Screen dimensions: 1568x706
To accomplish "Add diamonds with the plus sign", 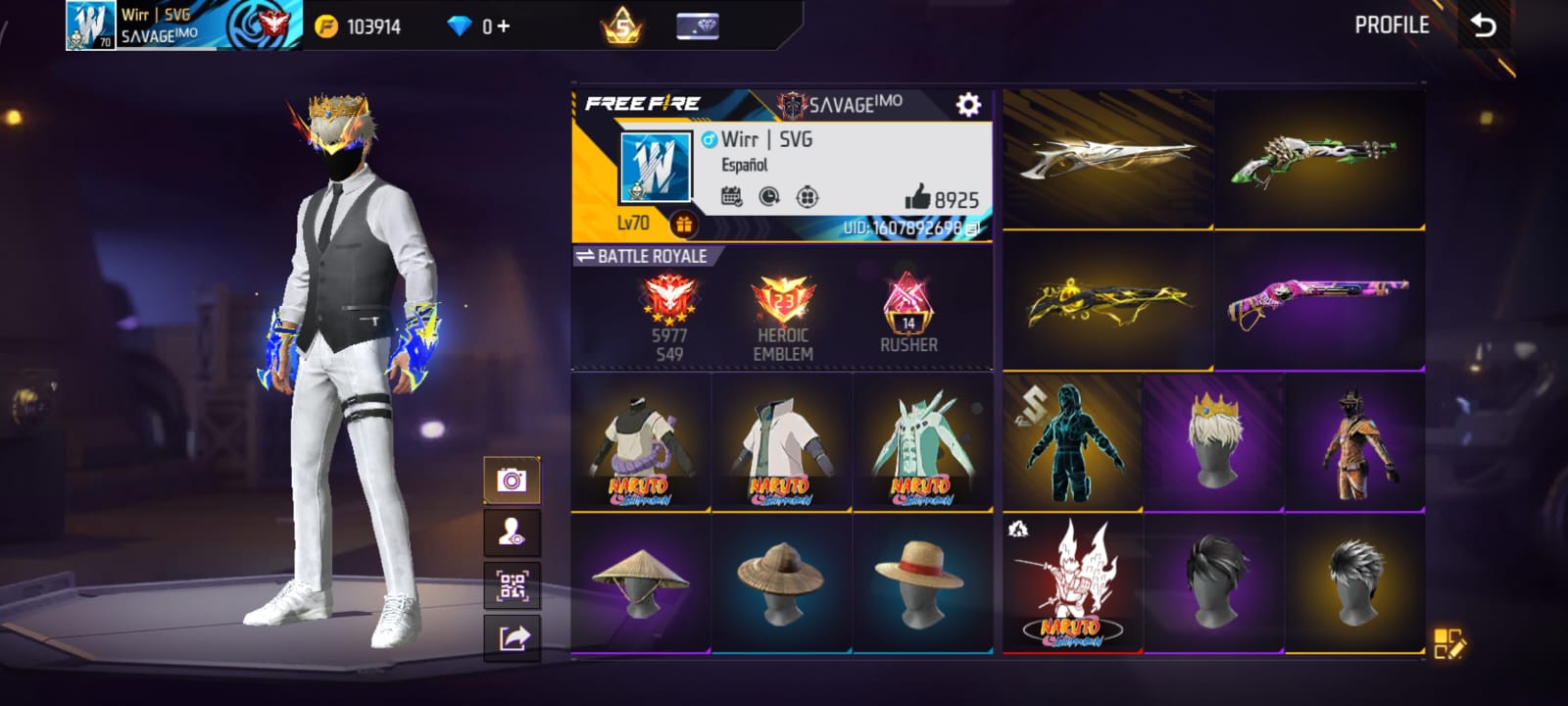I will tap(504, 26).
